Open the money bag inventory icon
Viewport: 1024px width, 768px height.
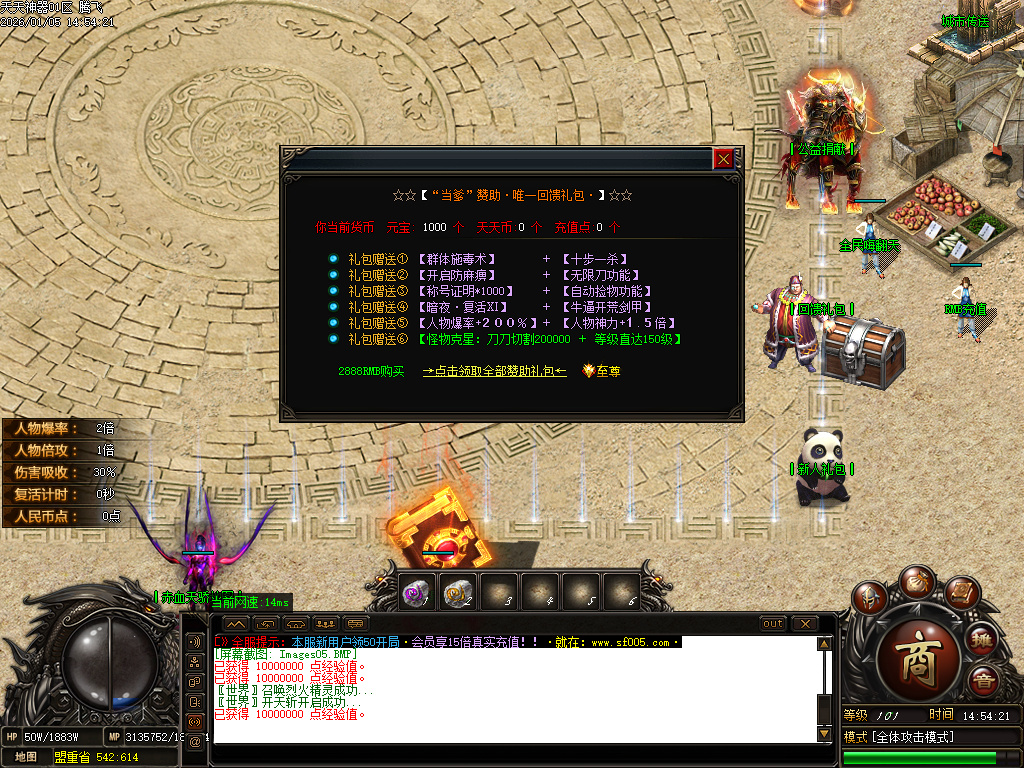915,582
